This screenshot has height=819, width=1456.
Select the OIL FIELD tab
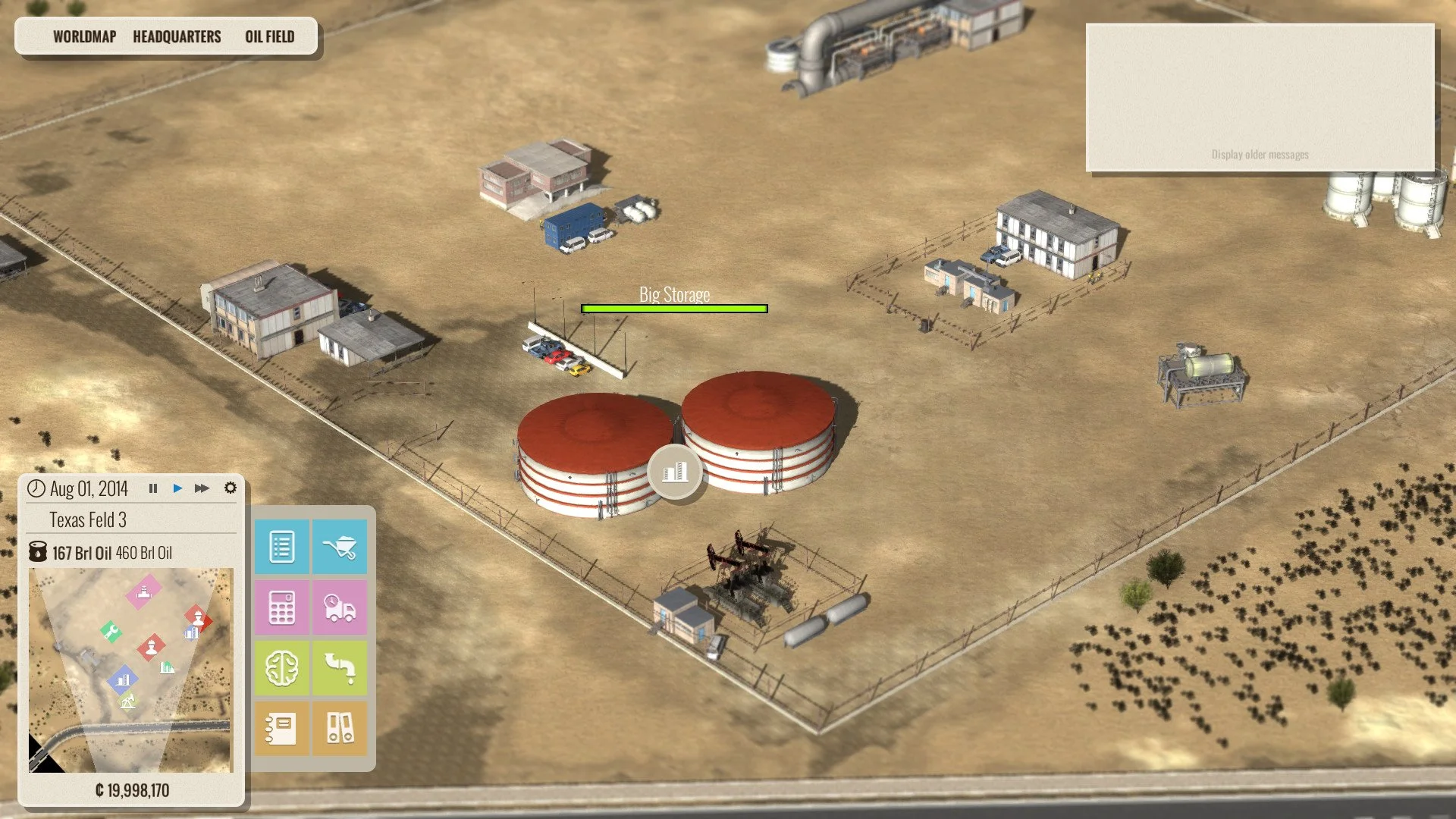270,36
